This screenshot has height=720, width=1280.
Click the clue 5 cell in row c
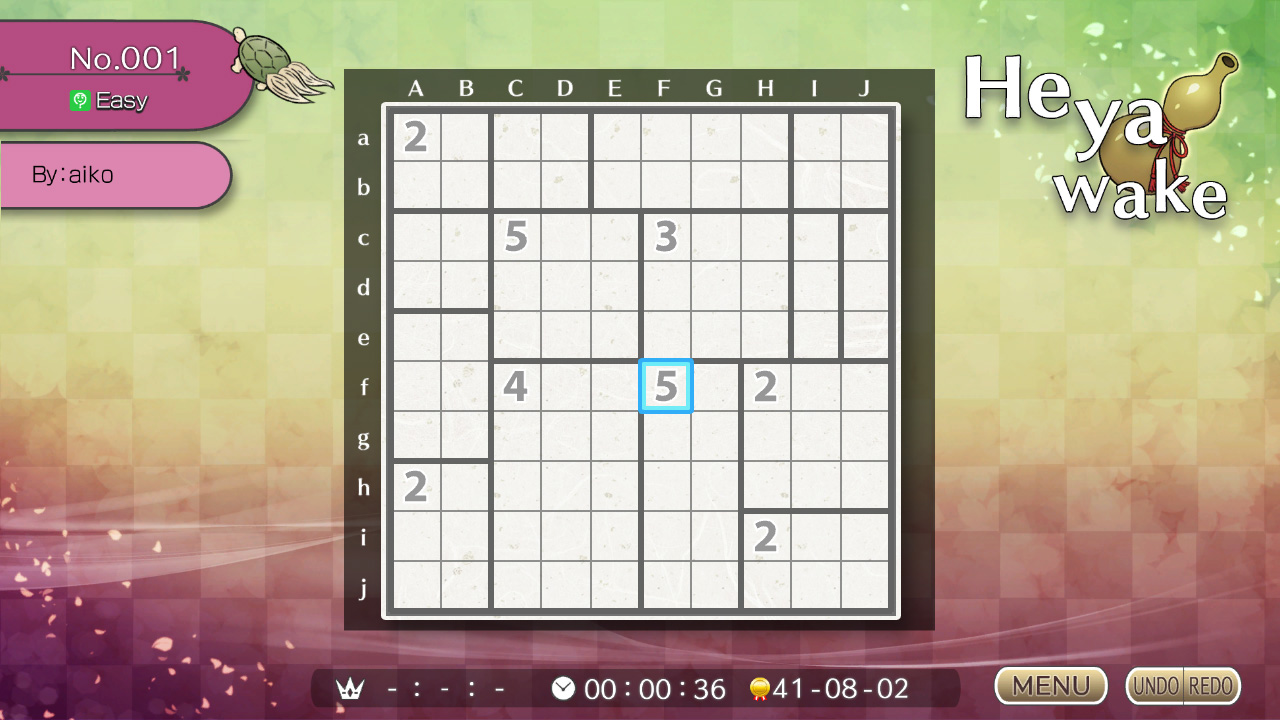515,237
